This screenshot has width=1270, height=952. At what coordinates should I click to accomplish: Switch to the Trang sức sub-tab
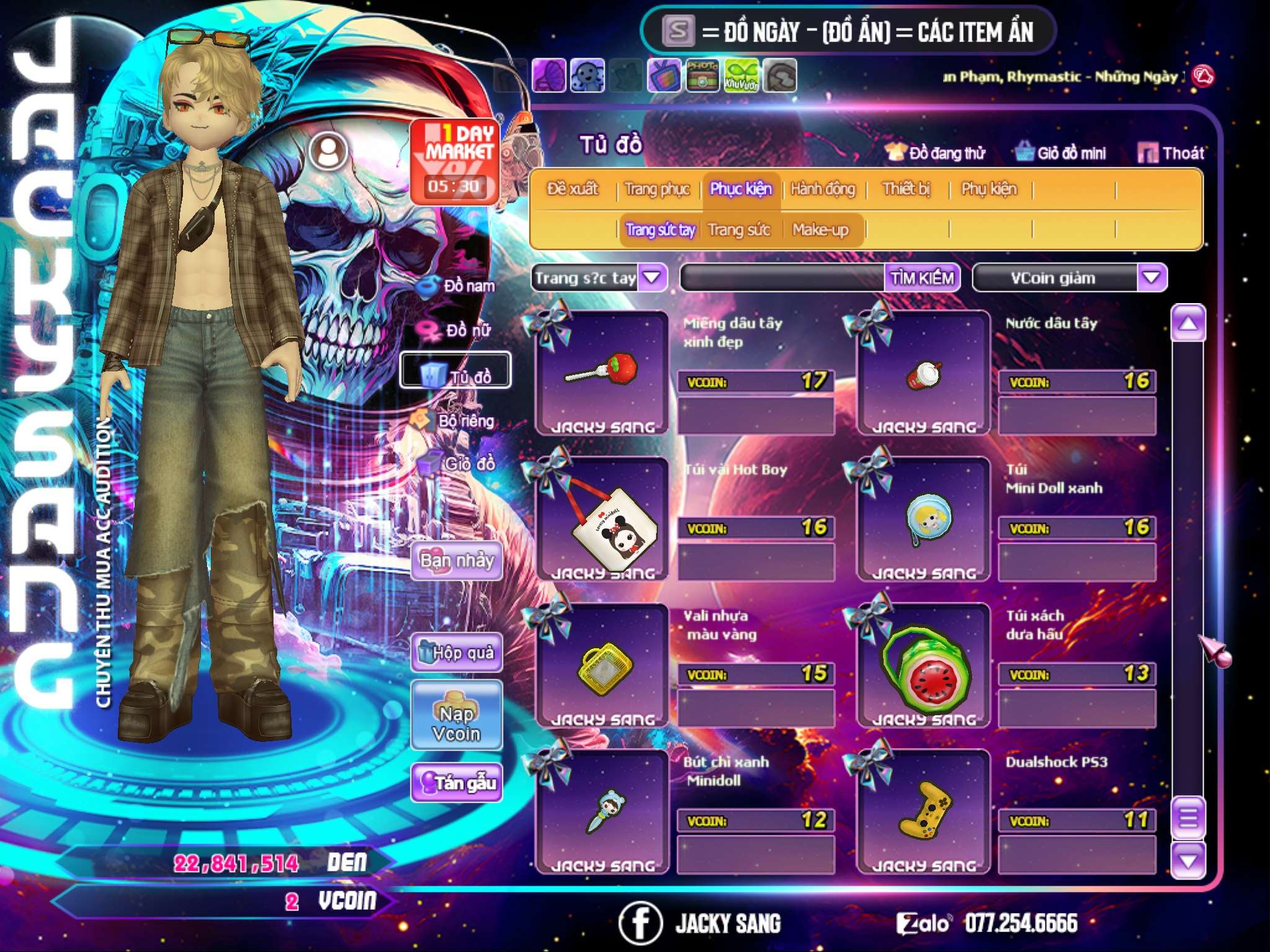point(739,230)
